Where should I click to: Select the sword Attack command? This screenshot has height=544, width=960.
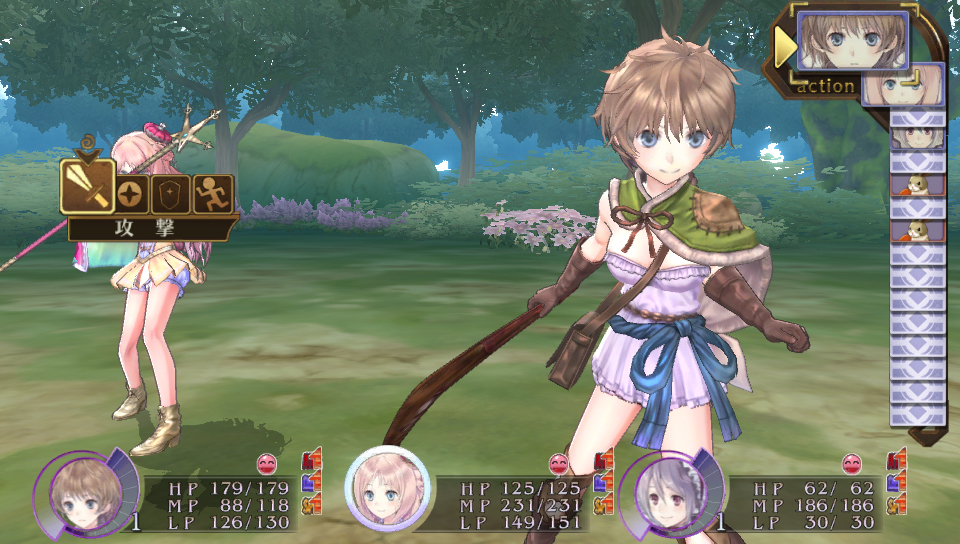tap(85, 186)
